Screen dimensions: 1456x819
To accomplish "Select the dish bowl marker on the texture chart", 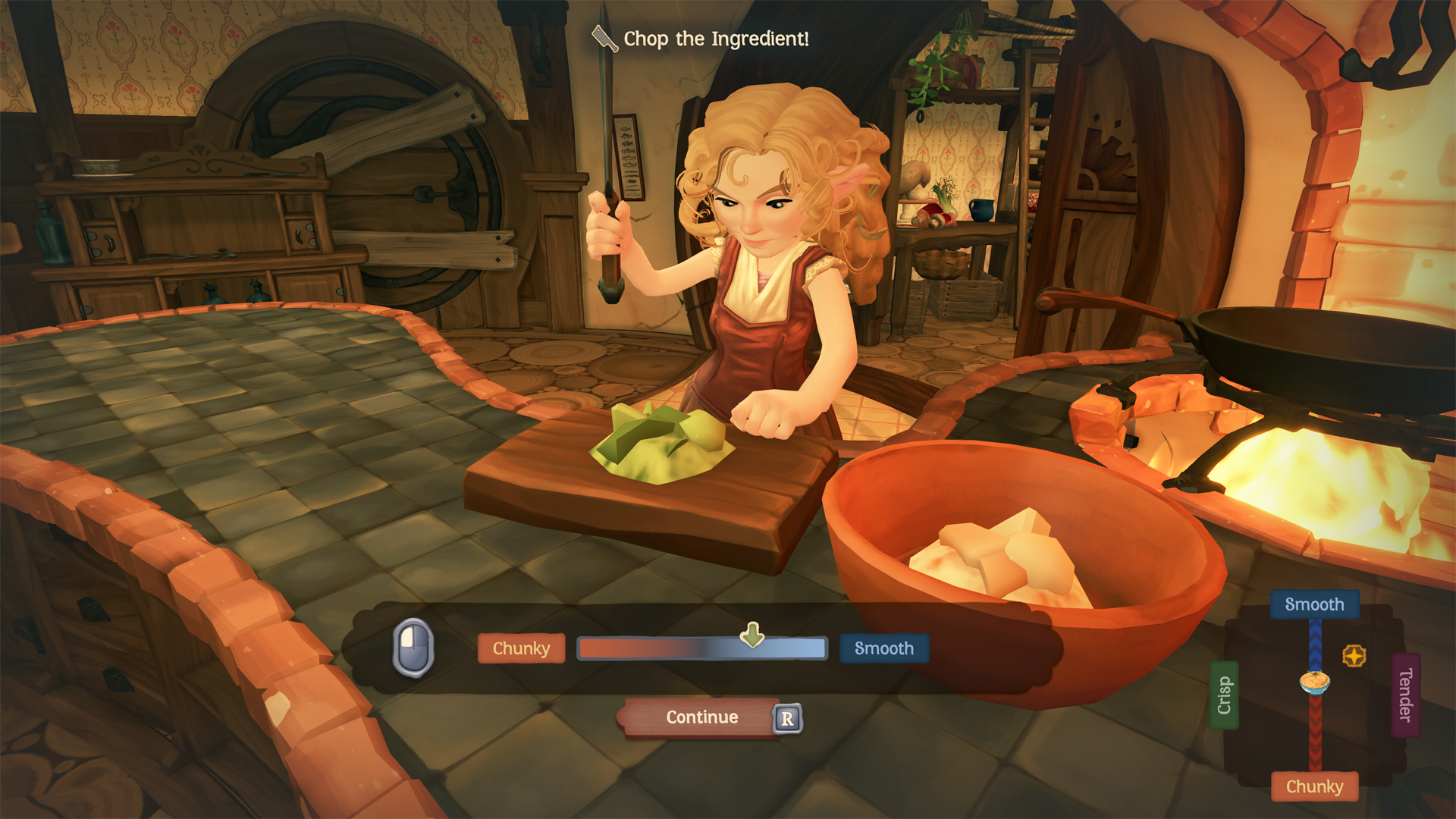I will (1315, 682).
